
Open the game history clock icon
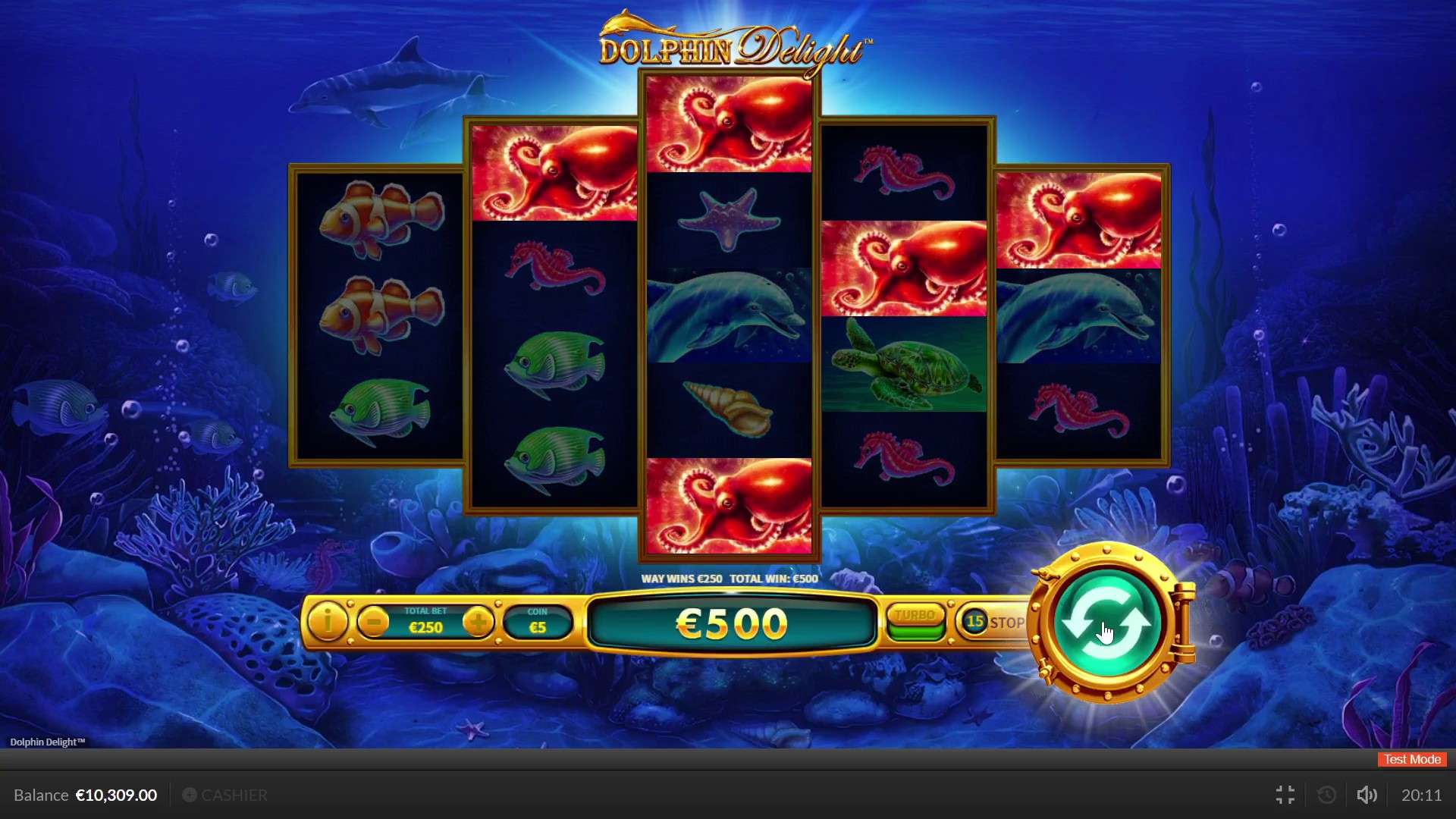point(1326,795)
